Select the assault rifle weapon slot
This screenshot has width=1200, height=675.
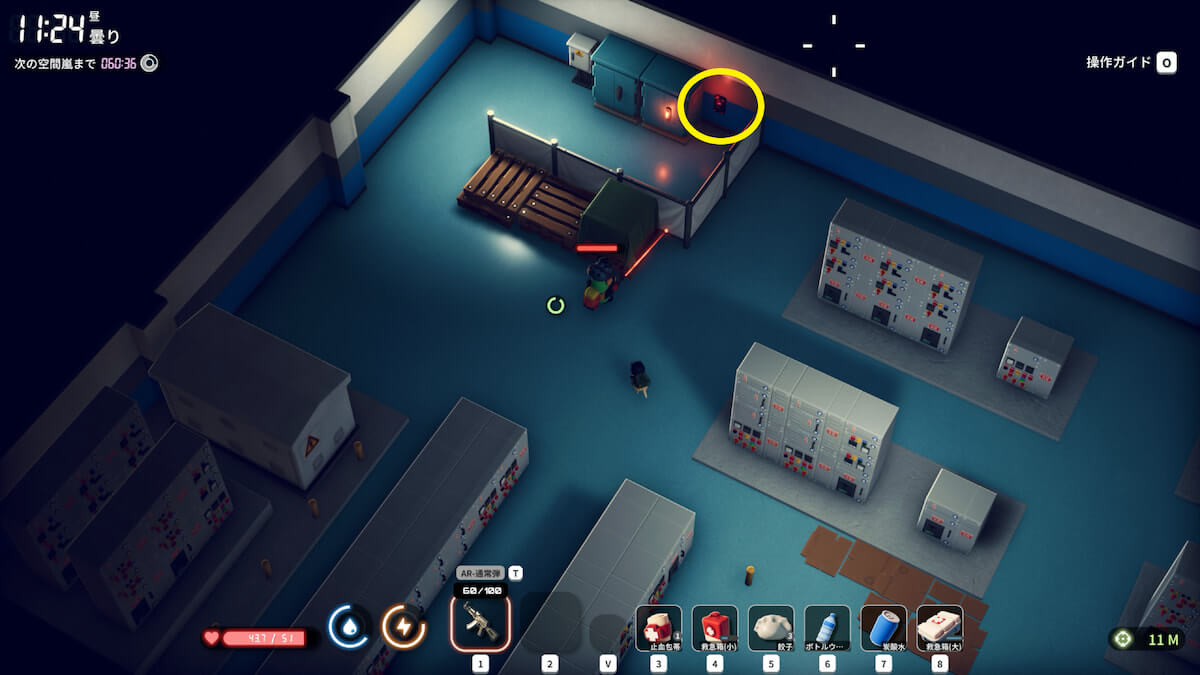point(480,624)
